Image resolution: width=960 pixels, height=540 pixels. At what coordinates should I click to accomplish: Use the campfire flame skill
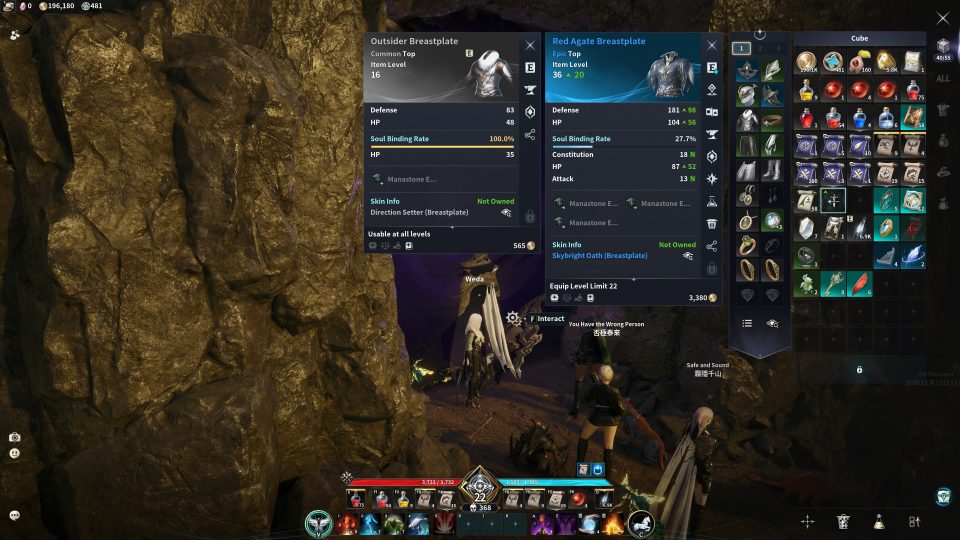[613, 523]
